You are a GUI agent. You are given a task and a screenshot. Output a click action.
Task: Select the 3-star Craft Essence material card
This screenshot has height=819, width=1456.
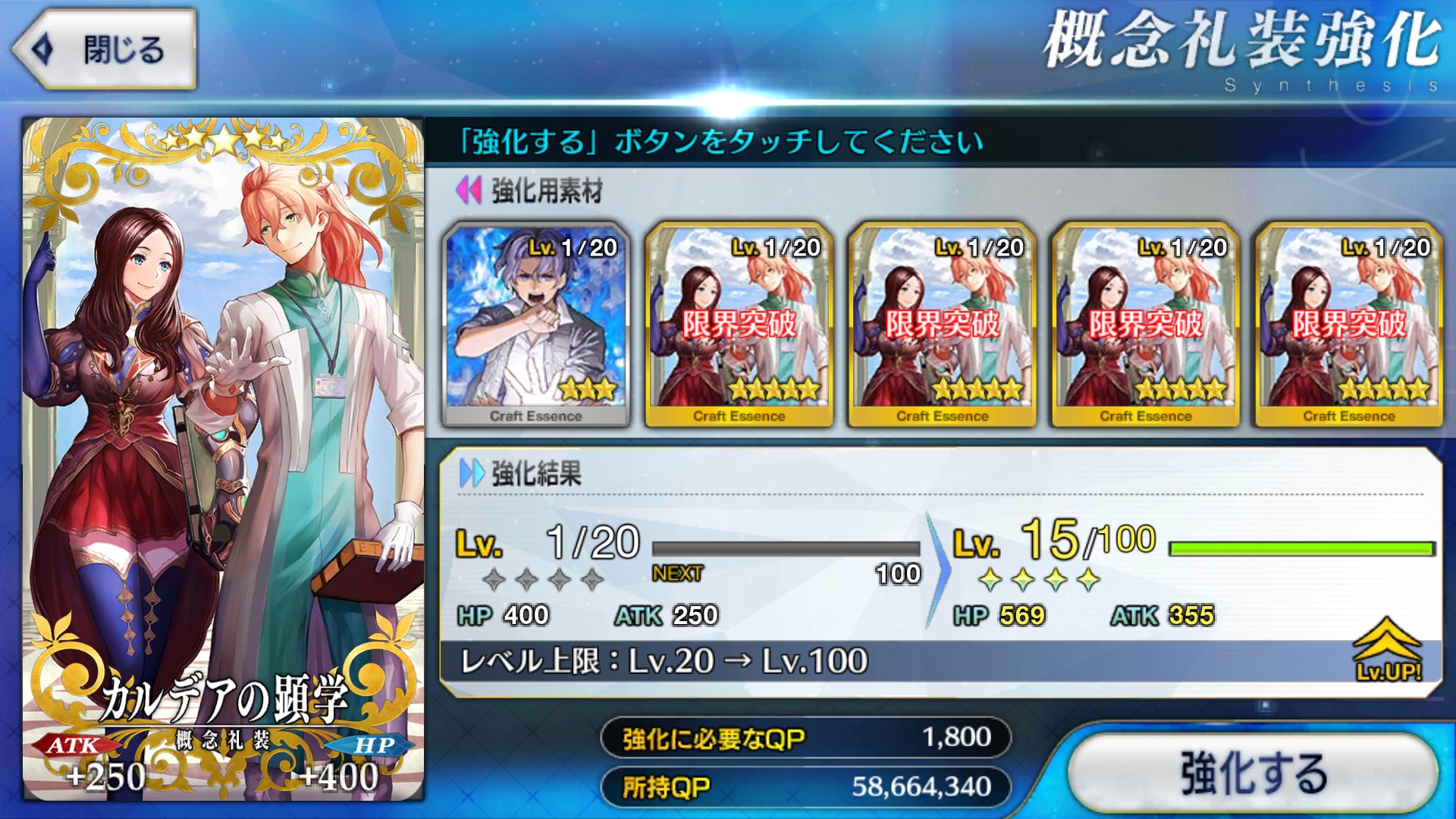(535, 325)
